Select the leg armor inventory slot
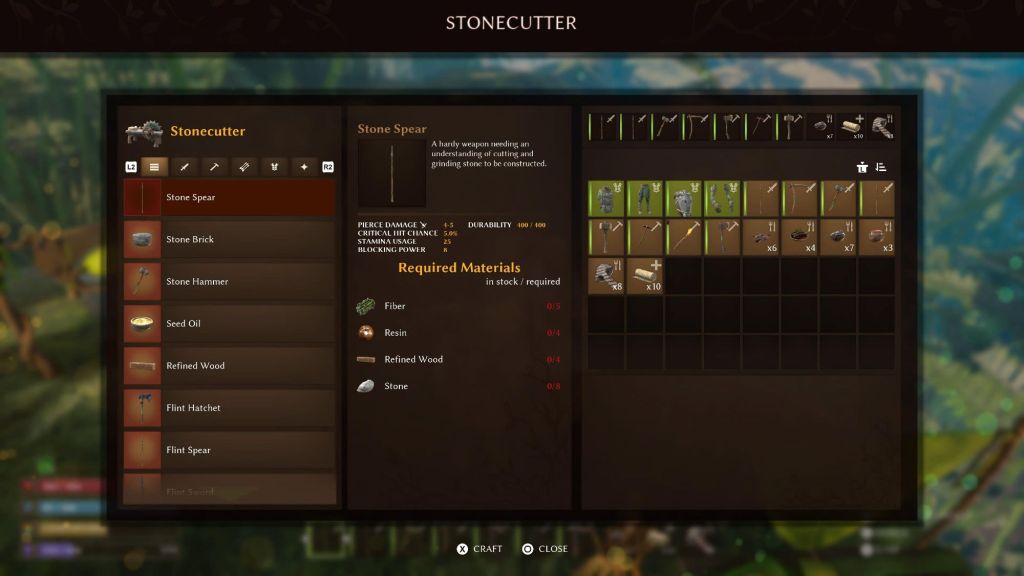 (x=645, y=199)
